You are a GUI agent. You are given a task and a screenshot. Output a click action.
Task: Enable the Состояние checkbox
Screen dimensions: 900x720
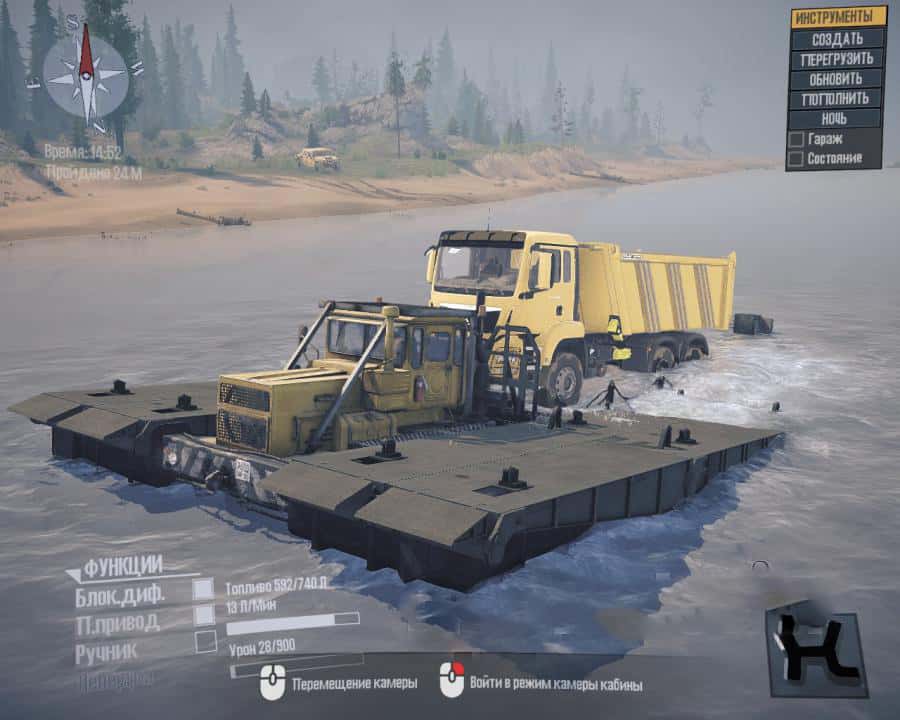pos(796,158)
